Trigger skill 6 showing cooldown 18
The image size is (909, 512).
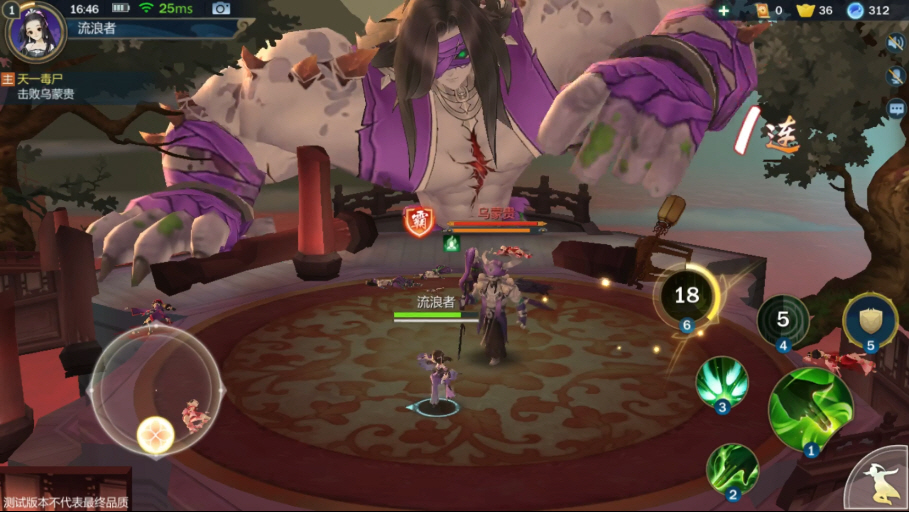[x=686, y=295]
